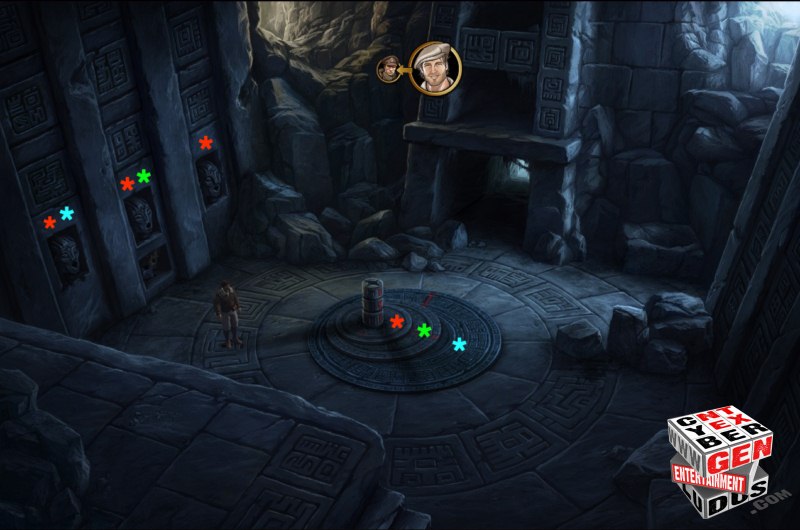Switch to the small companion character portrait
The image size is (800, 530).
pos(388,69)
